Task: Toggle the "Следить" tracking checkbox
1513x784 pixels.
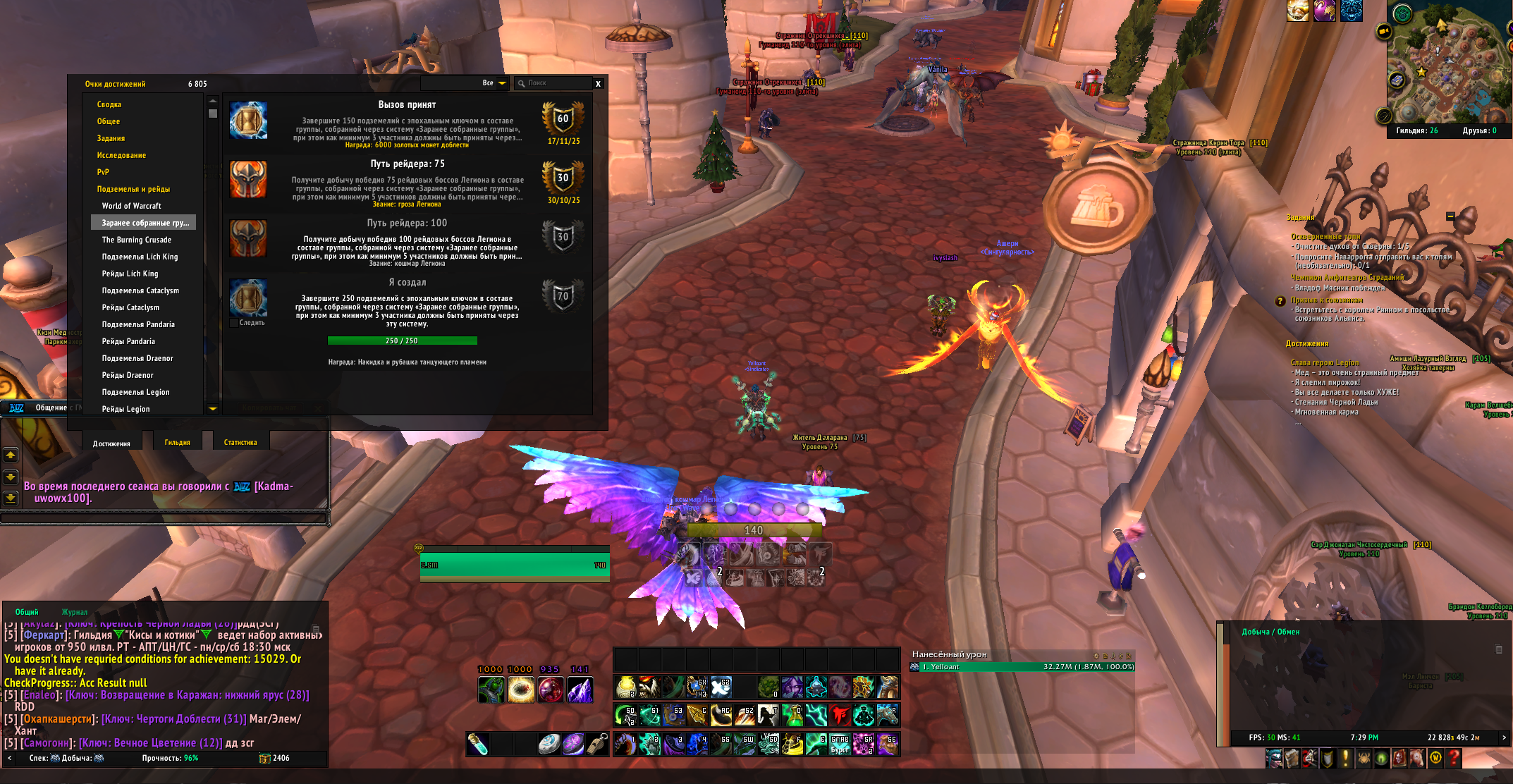Action: click(234, 323)
